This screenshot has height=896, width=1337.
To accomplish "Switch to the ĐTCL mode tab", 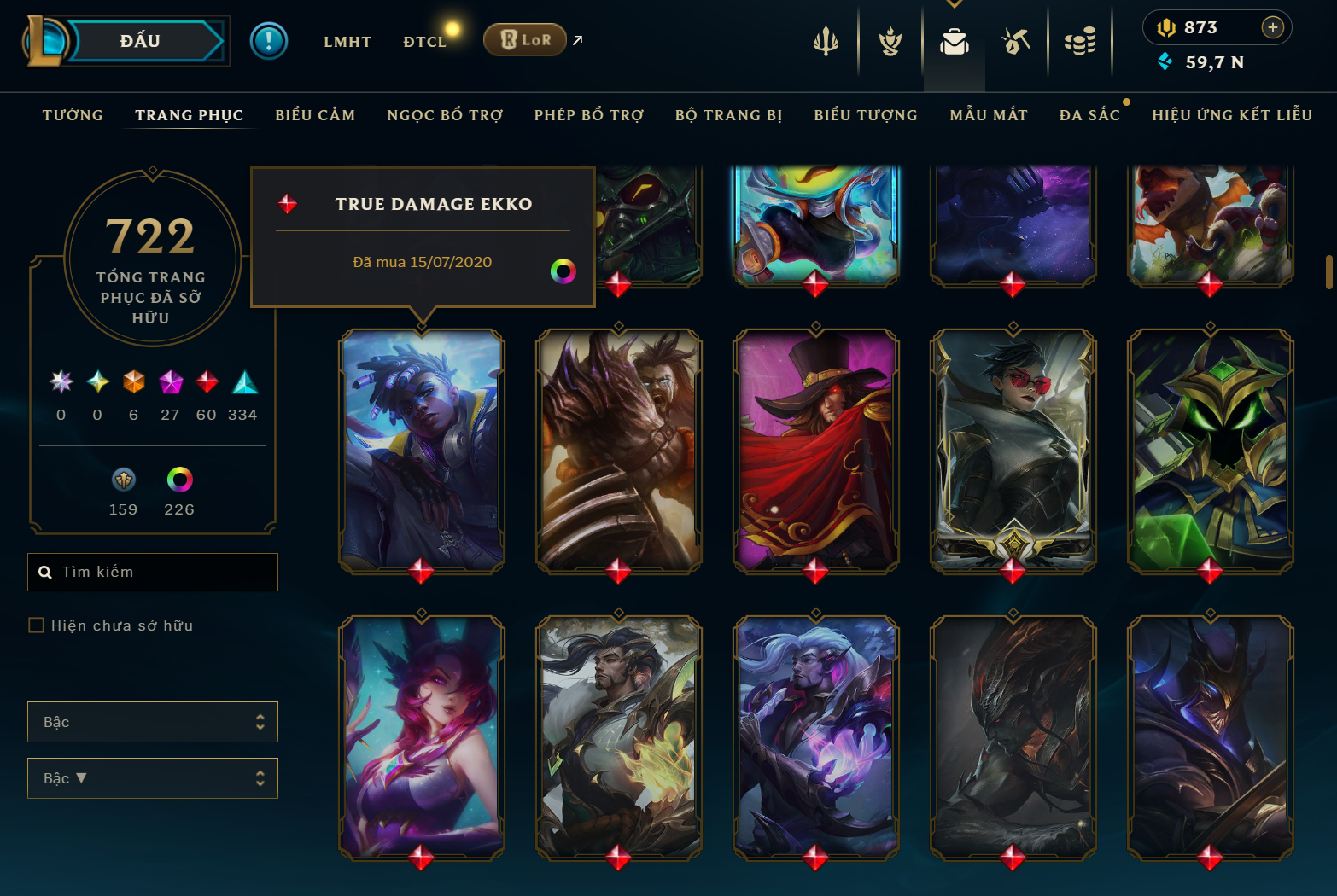I will coord(424,42).
